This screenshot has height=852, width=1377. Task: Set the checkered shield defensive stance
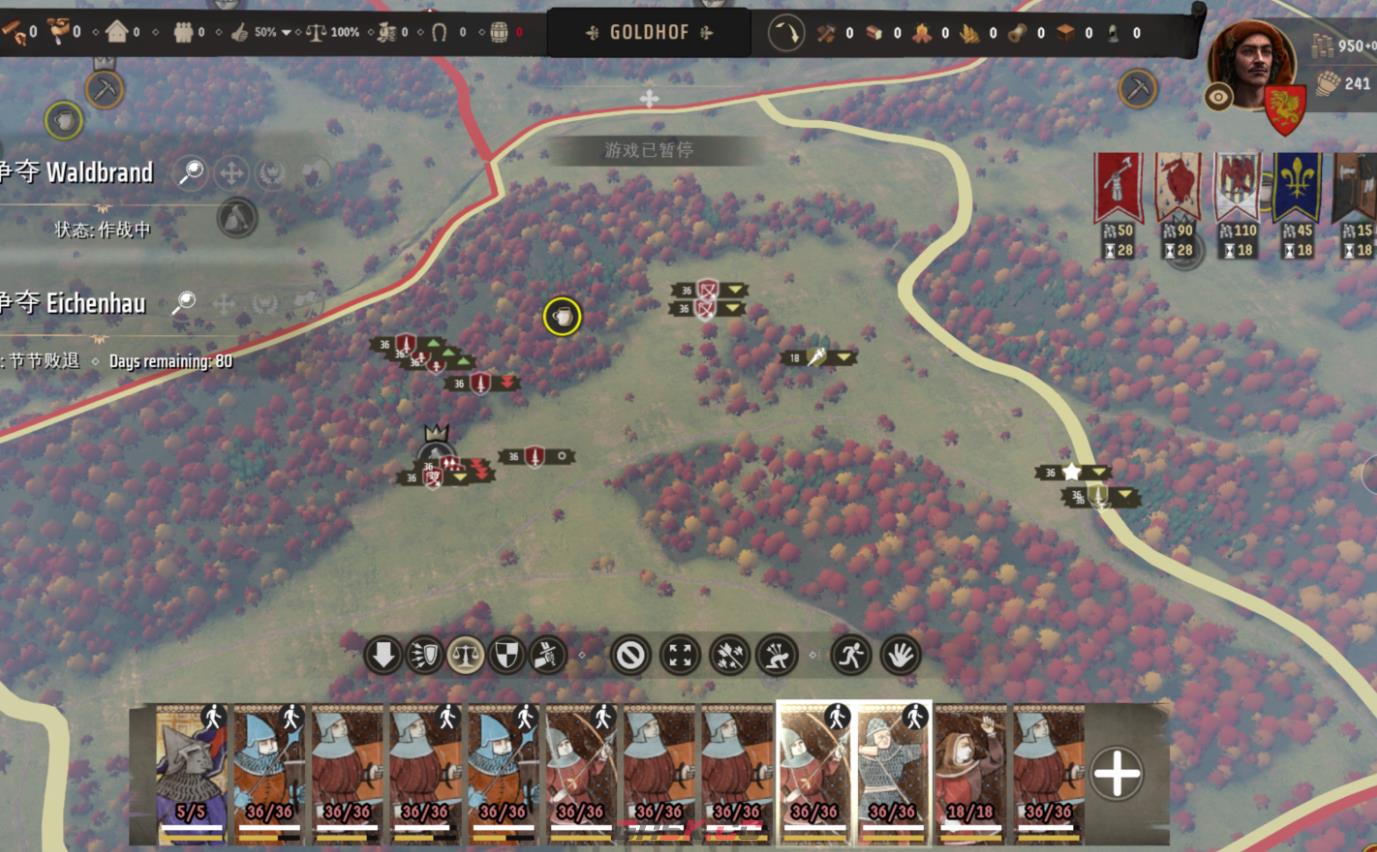point(507,656)
